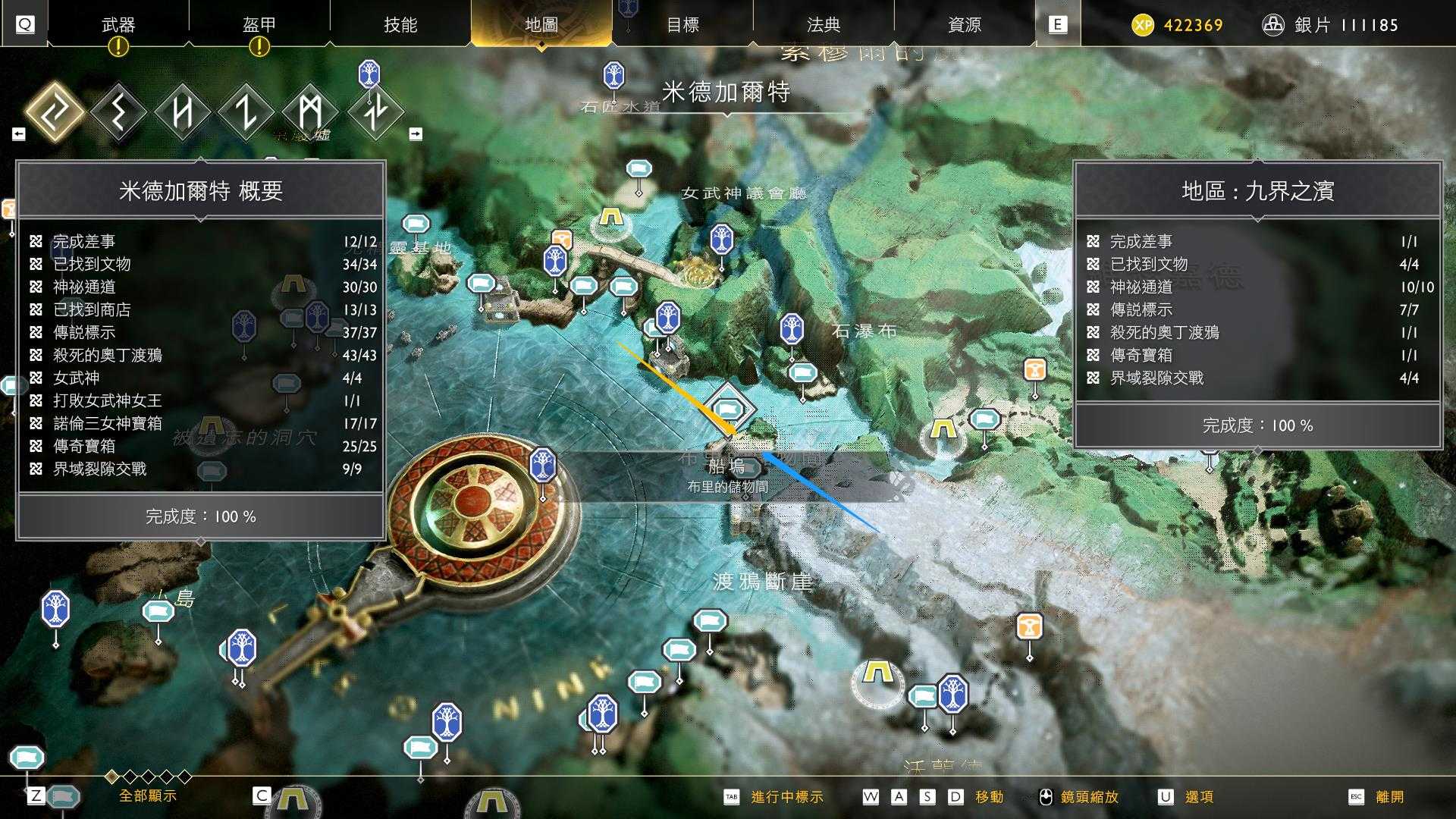The height and width of the screenshot is (819, 1456).
Task: Click the 銀片 currency icon at top right
Action: pyautogui.click(x=1272, y=24)
